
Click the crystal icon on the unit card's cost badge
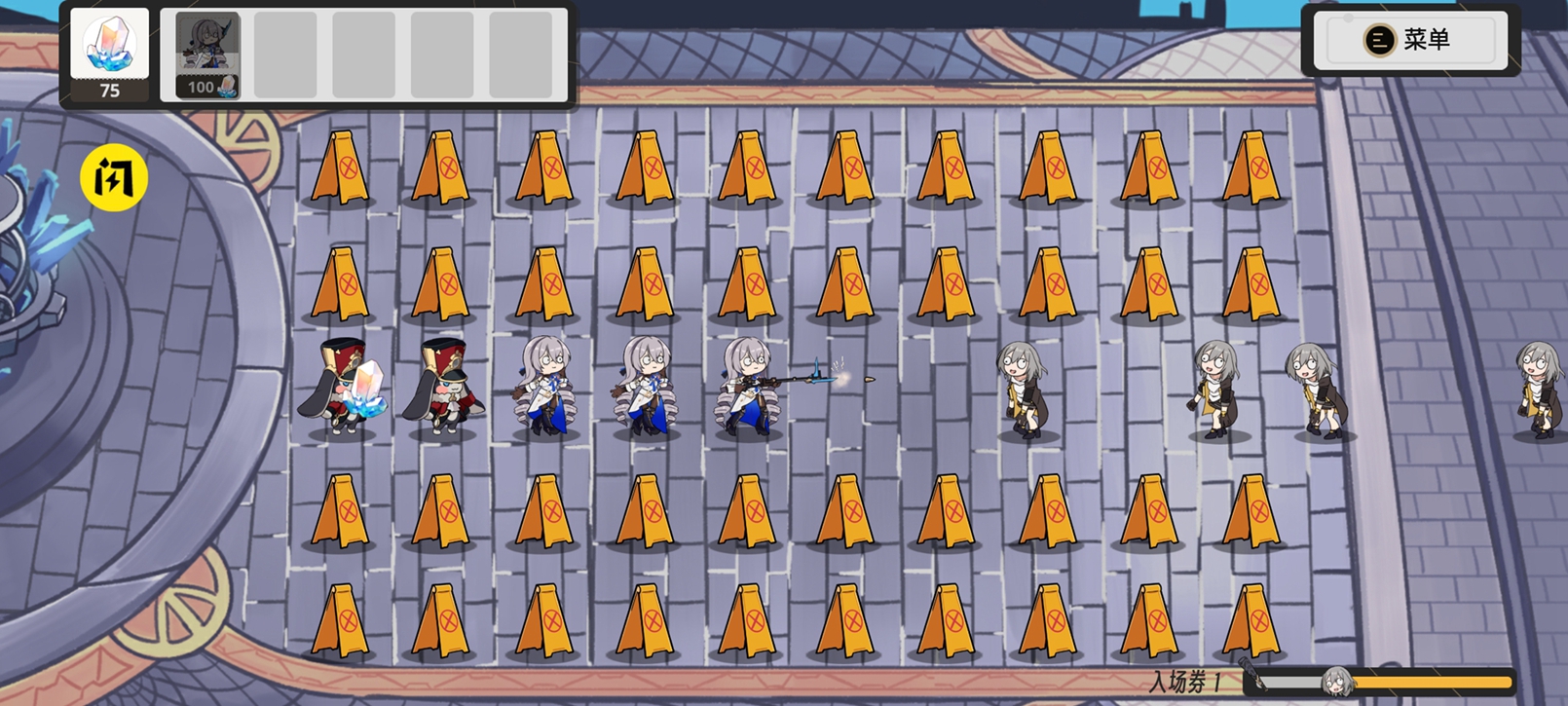(226, 89)
